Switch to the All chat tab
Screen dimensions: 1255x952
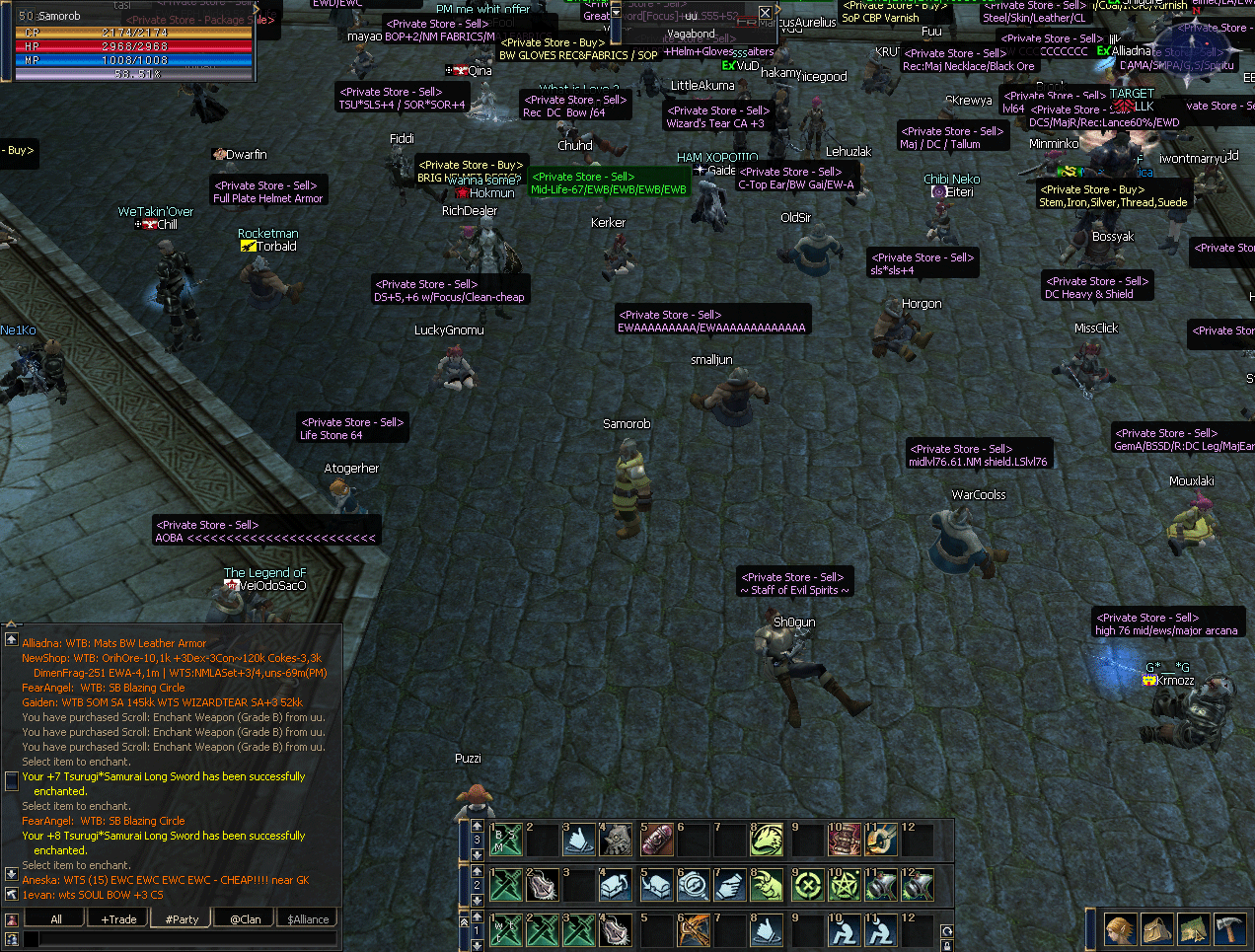(56, 918)
